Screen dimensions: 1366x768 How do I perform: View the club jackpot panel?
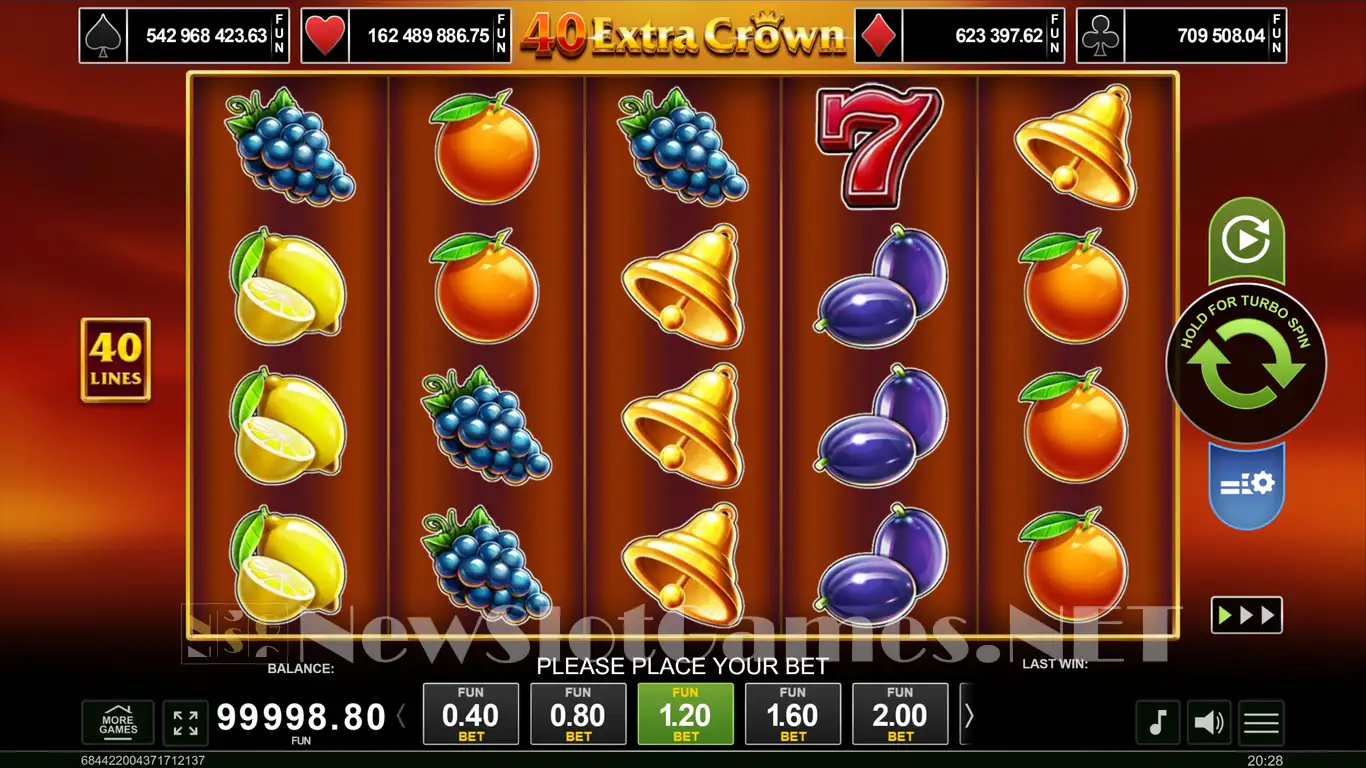1181,36
